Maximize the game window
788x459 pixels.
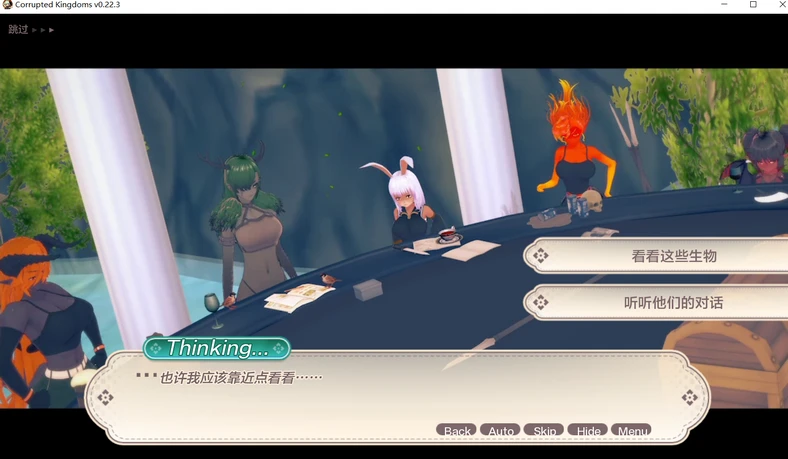coord(753,5)
